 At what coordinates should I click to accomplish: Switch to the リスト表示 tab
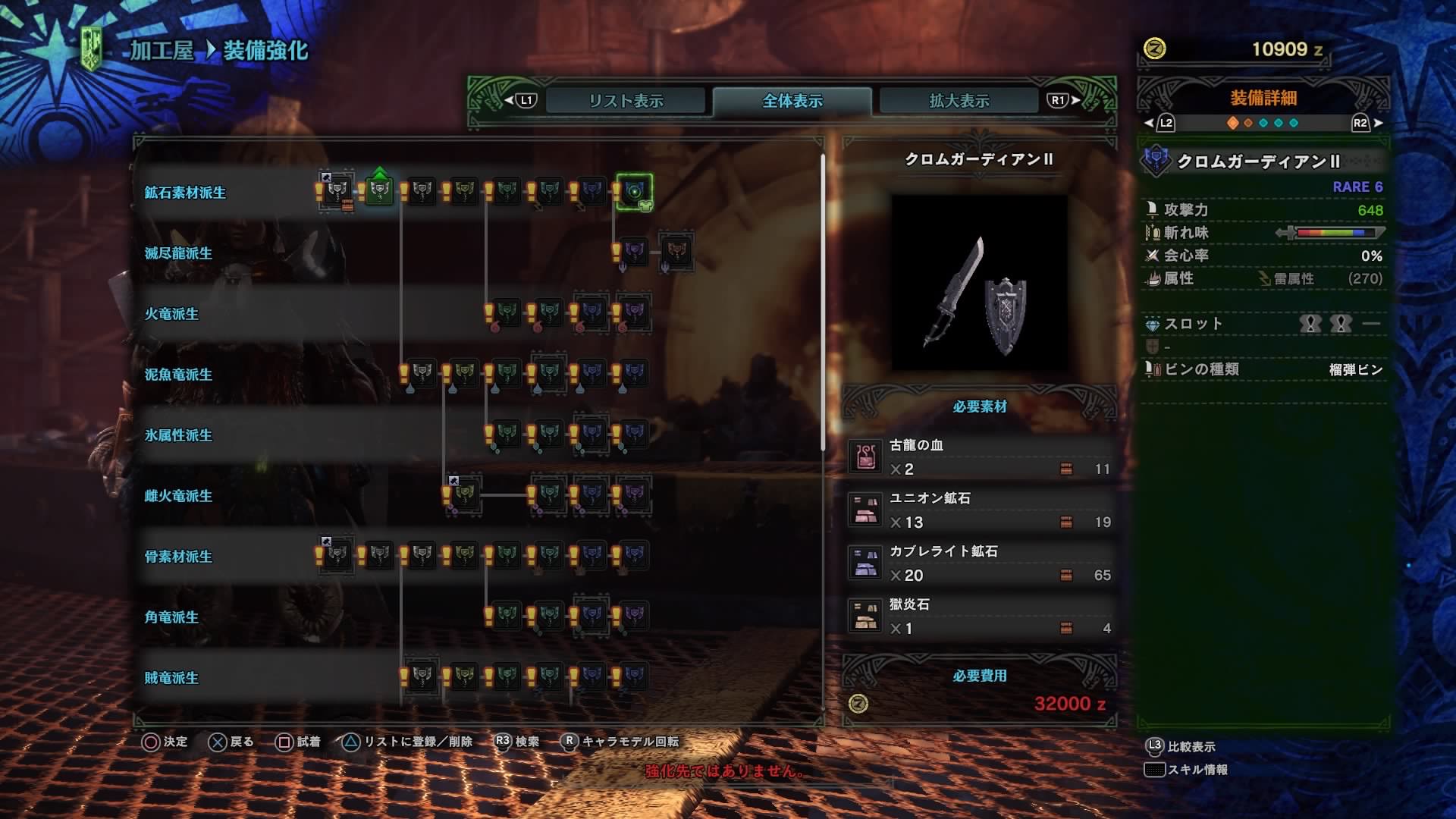(x=626, y=99)
